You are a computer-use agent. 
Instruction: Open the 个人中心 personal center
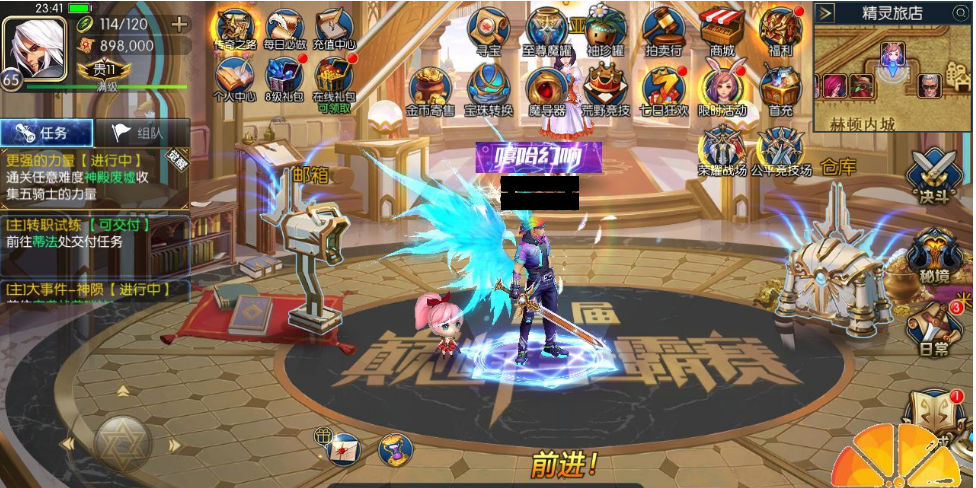(x=234, y=80)
